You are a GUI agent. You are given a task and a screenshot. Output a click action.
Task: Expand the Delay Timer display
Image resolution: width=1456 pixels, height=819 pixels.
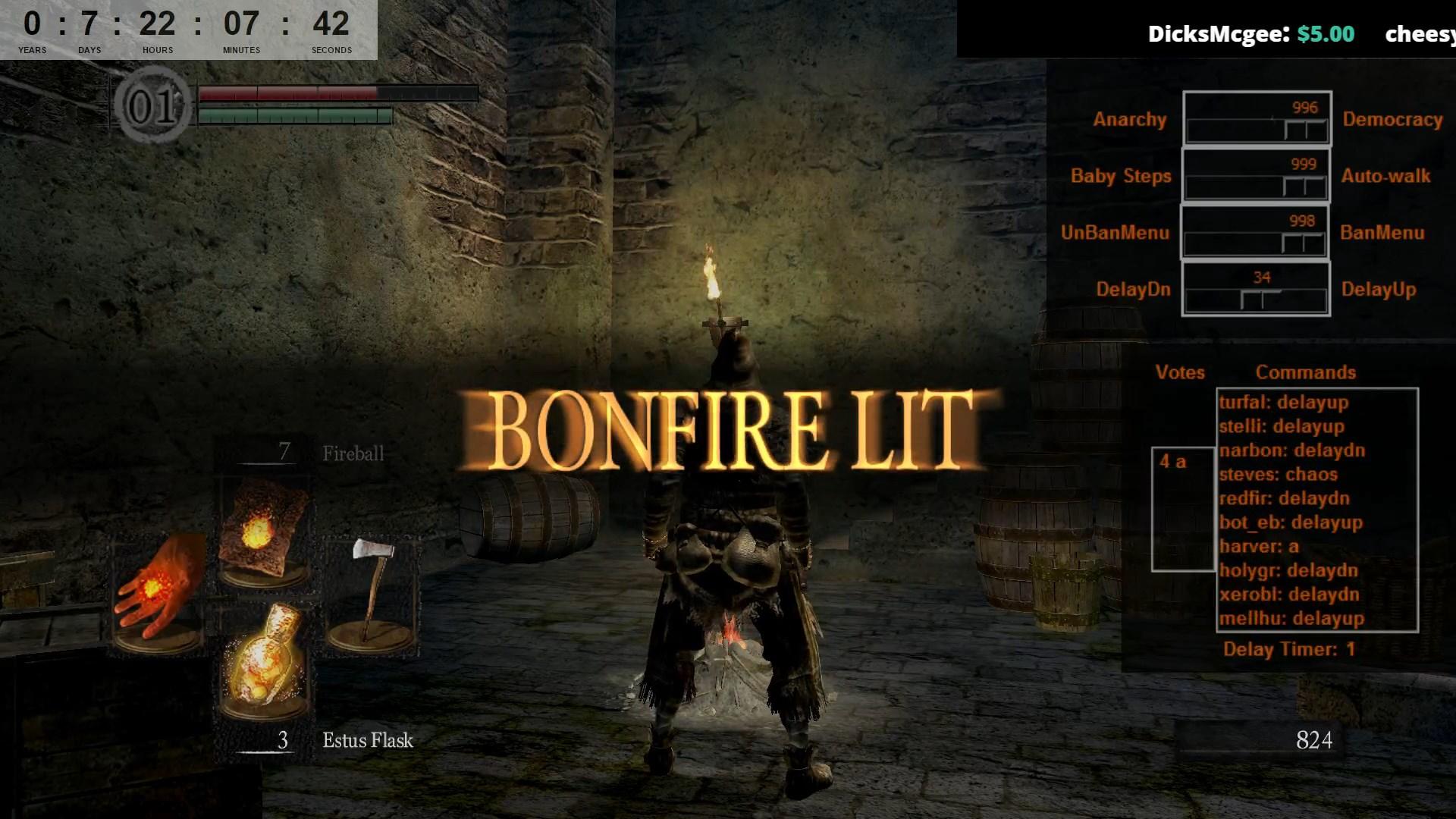click(x=1289, y=649)
